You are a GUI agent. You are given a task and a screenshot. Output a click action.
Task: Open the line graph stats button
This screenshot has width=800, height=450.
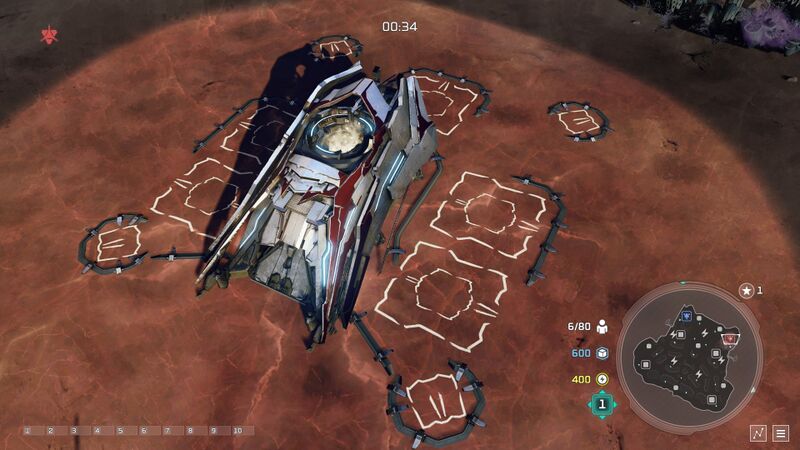point(759,432)
